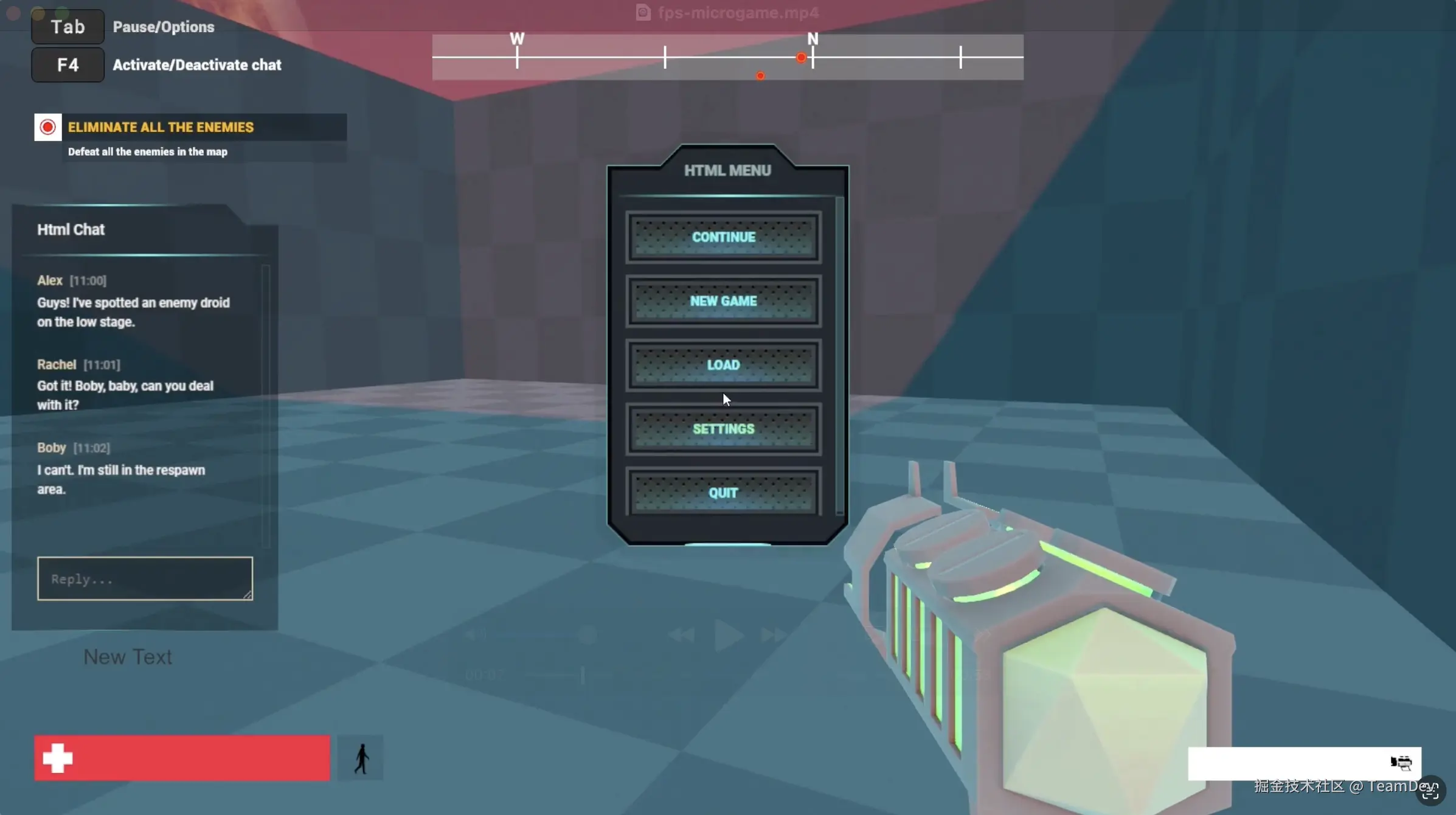Click the health cross icon on health bar
Screen dimensions: 1456x815
(57, 757)
